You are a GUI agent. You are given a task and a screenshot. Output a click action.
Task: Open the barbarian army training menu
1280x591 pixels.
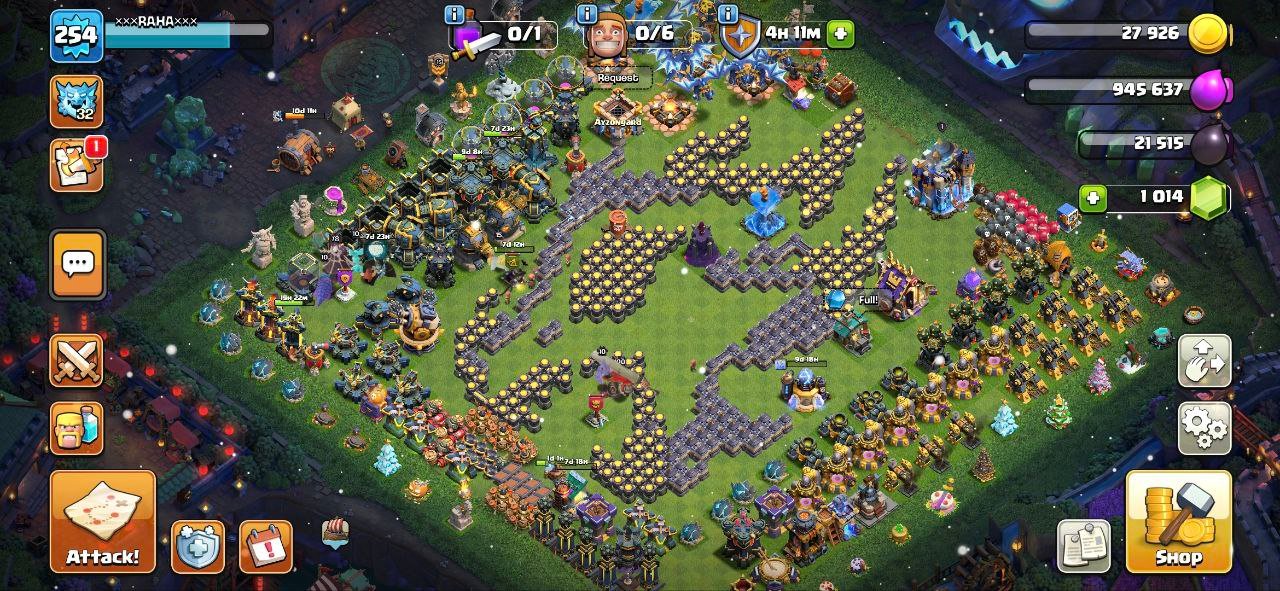pyautogui.click(x=77, y=428)
